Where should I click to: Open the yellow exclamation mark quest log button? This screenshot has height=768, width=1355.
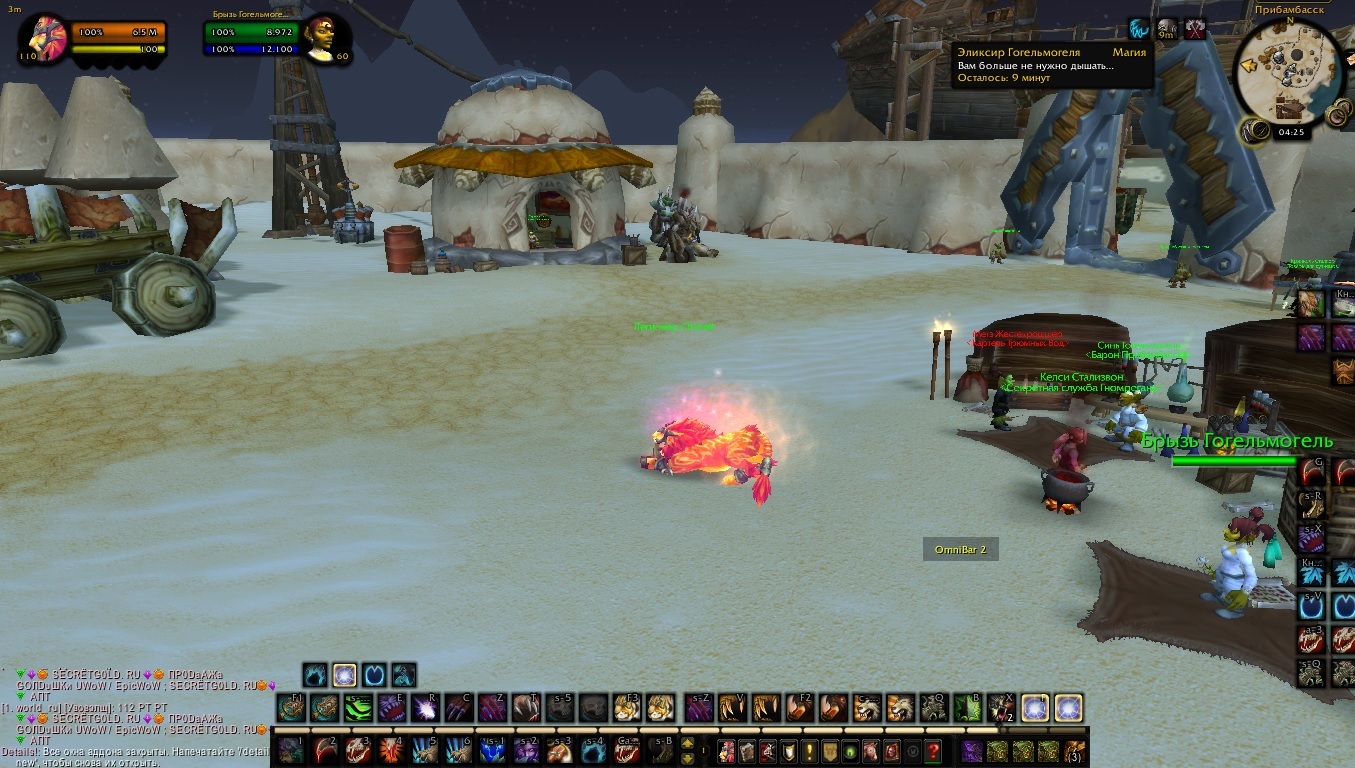[810, 750]
